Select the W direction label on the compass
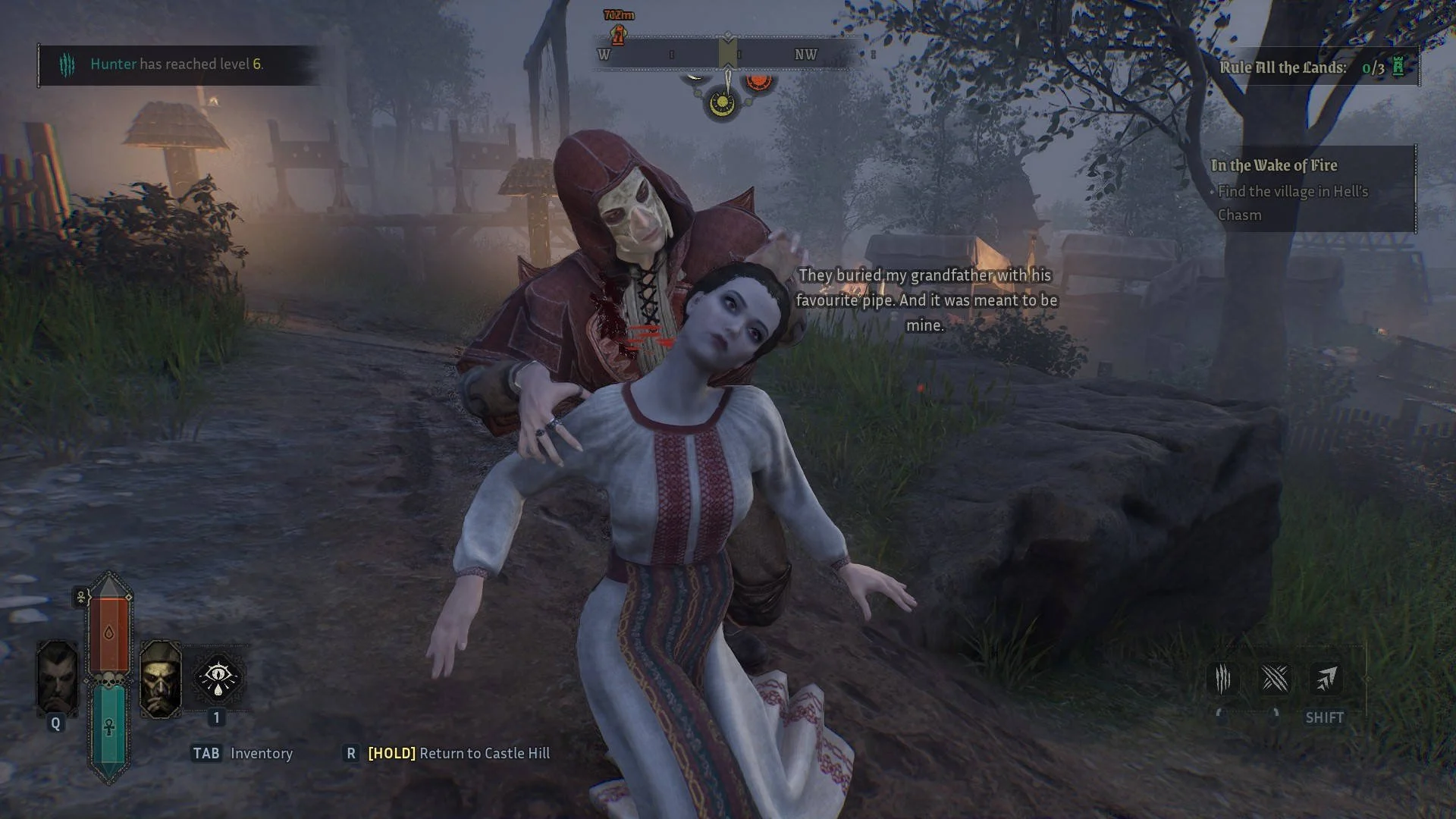 (602, 55)
